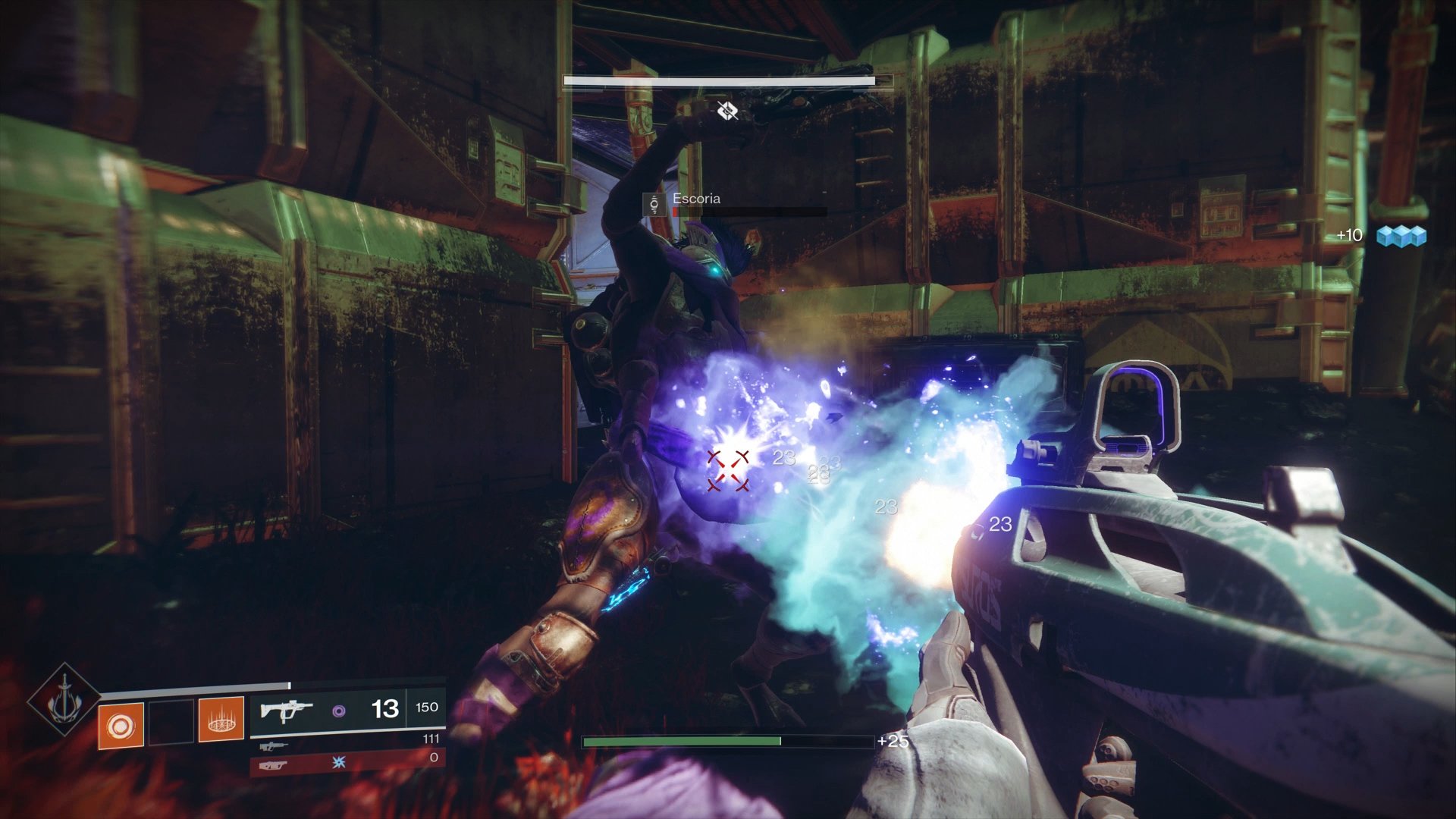Click the equipped submachine gun icon
Screen dimensions: 1456x819
tap(286, 711)
